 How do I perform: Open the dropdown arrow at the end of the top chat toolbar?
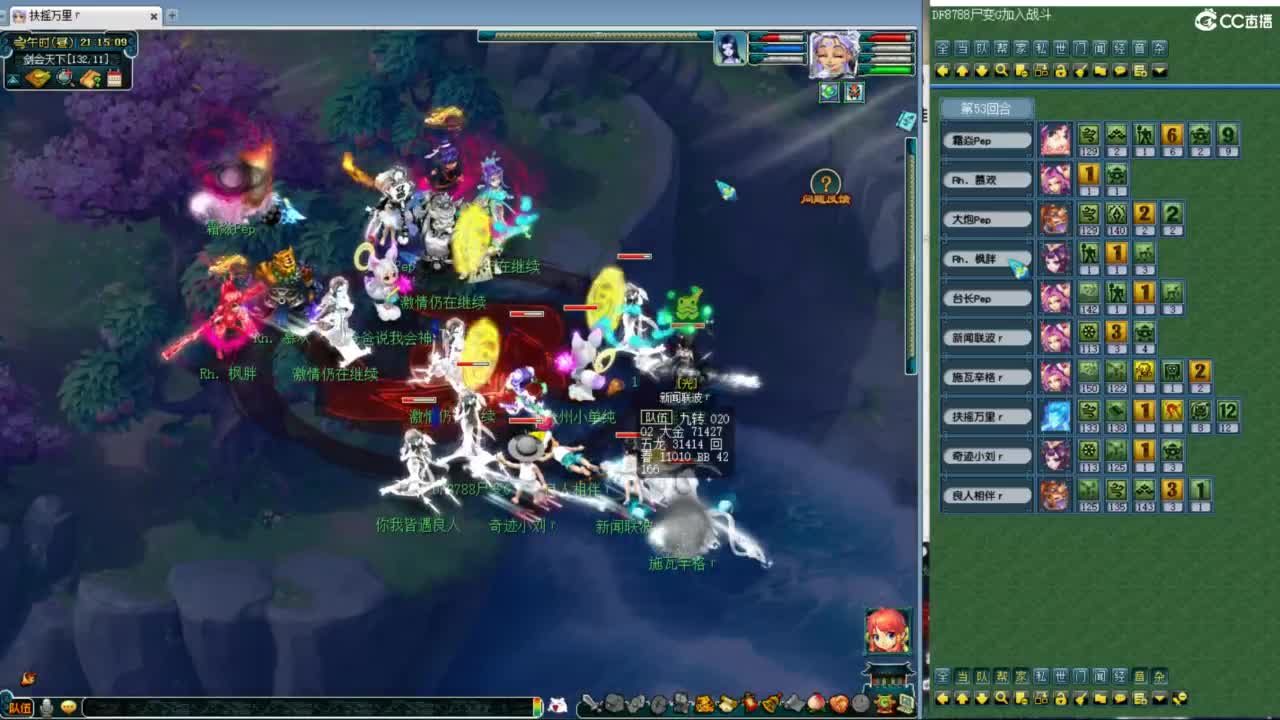1160,70
